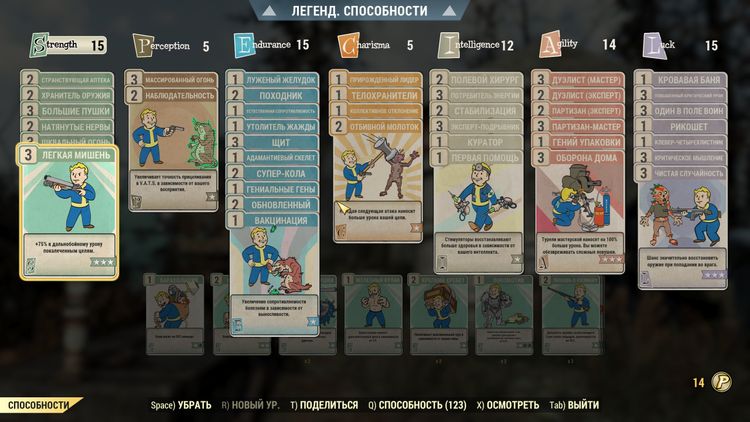The width and height of the screenshot is (750, 422).
Task: Select the ГЕНИЙ УПАКОВКИ card
Action: [x=588, y=142]
